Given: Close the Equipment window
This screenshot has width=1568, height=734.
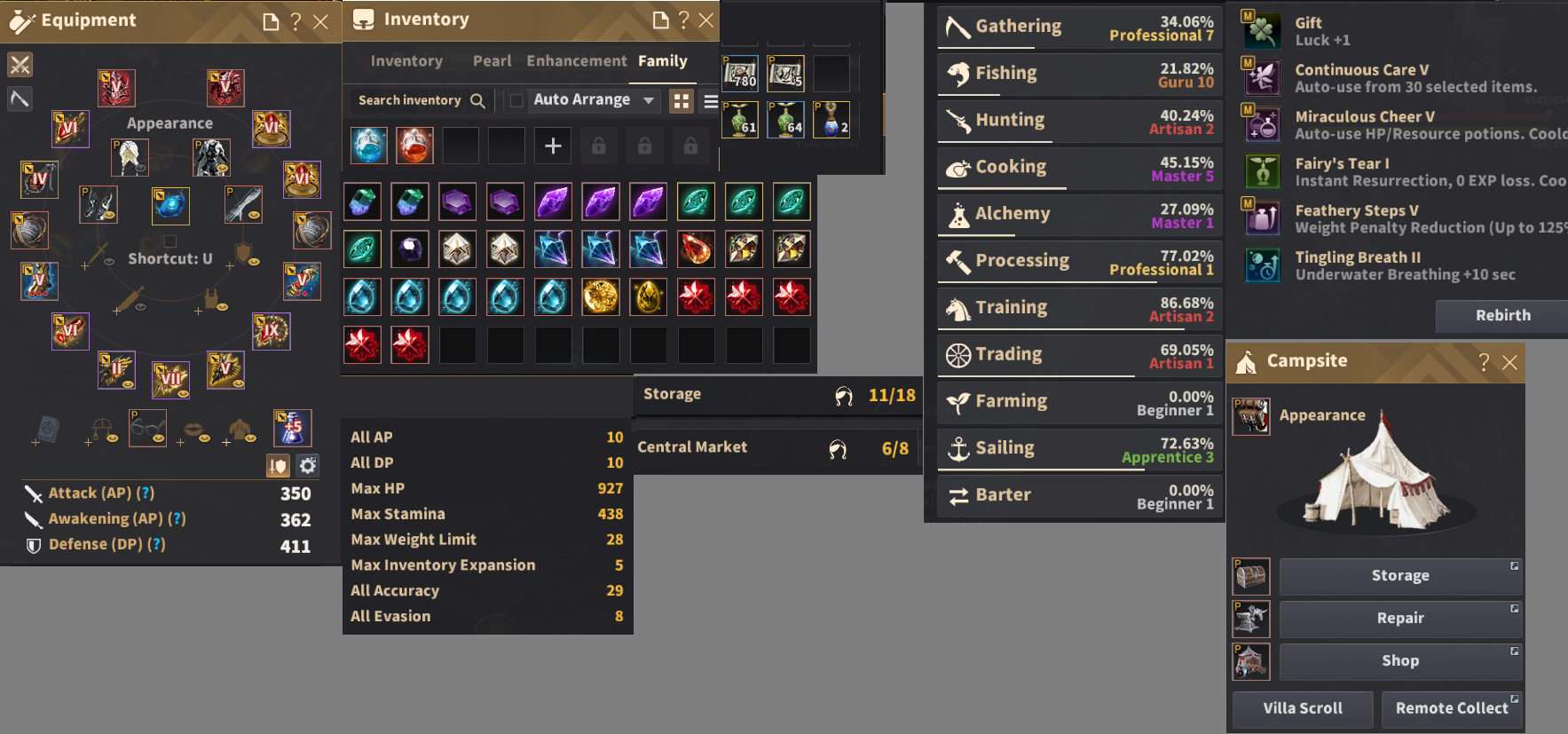Looking at the screenshot, I should [321, 22].
